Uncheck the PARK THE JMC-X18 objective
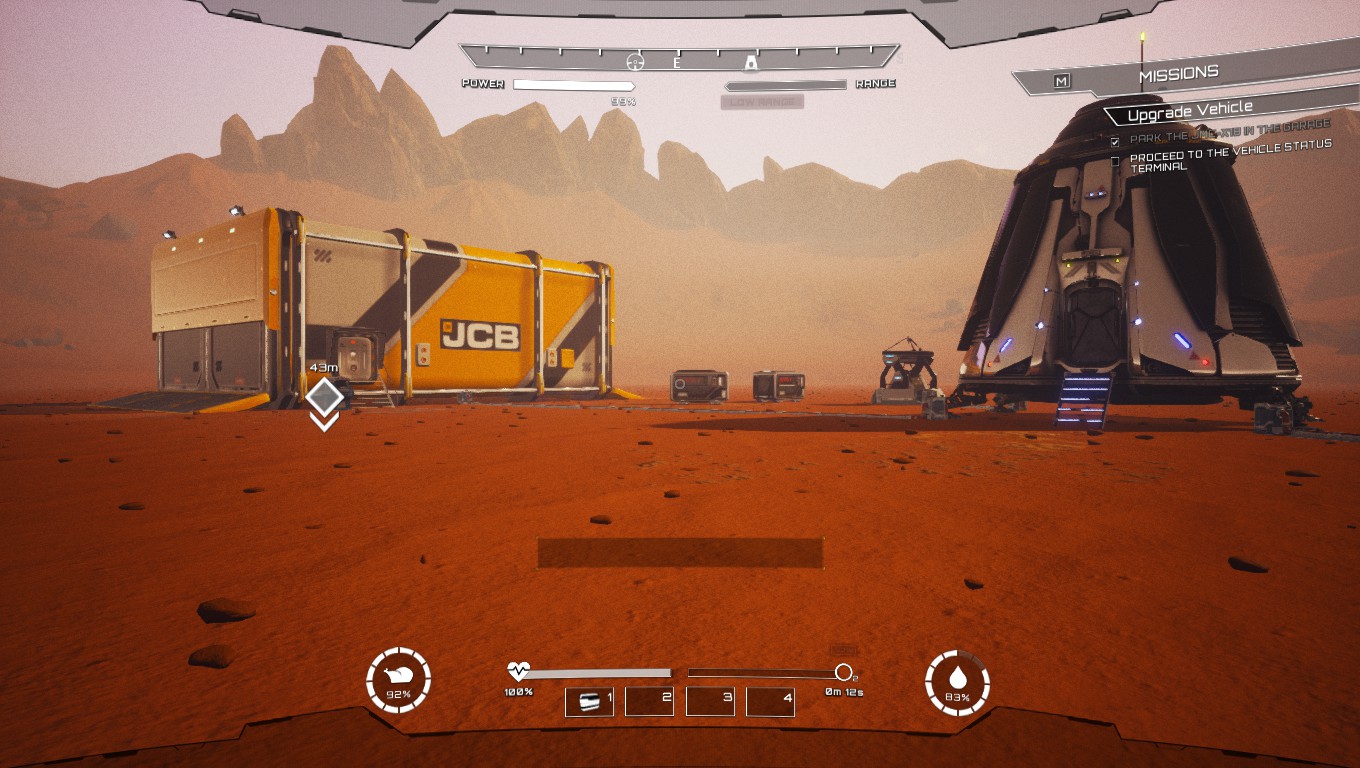The height and width of the screenshot is (768, 1360). pos(1113,141)
